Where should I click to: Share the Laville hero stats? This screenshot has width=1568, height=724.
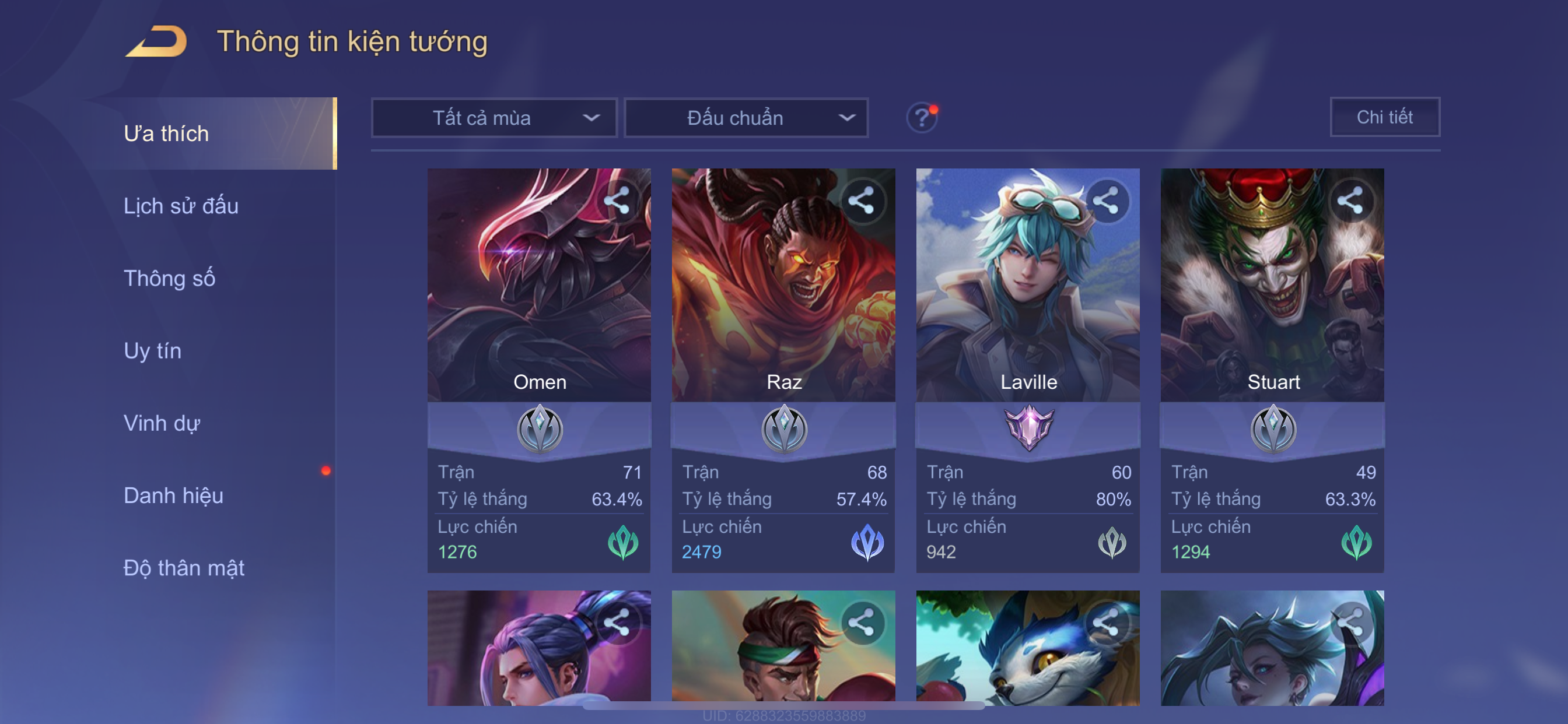1105,200
